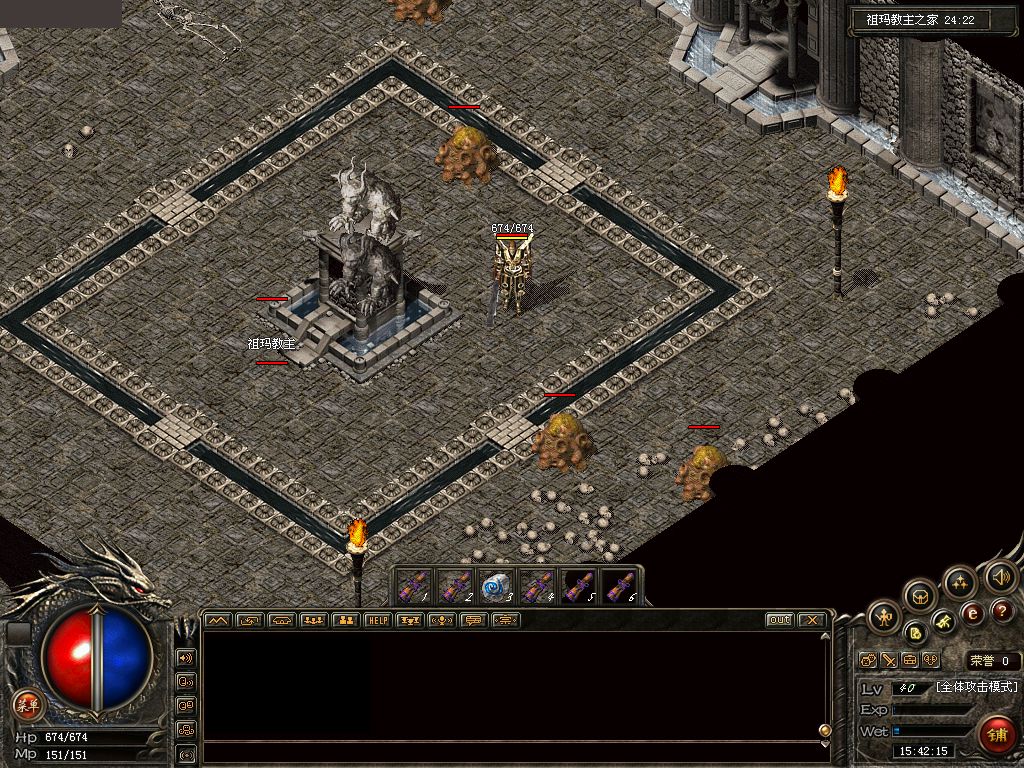This screenshot has width=1024, height=768.
Task: Use the potion in belt slot 6
Action: tap(618, 588)
